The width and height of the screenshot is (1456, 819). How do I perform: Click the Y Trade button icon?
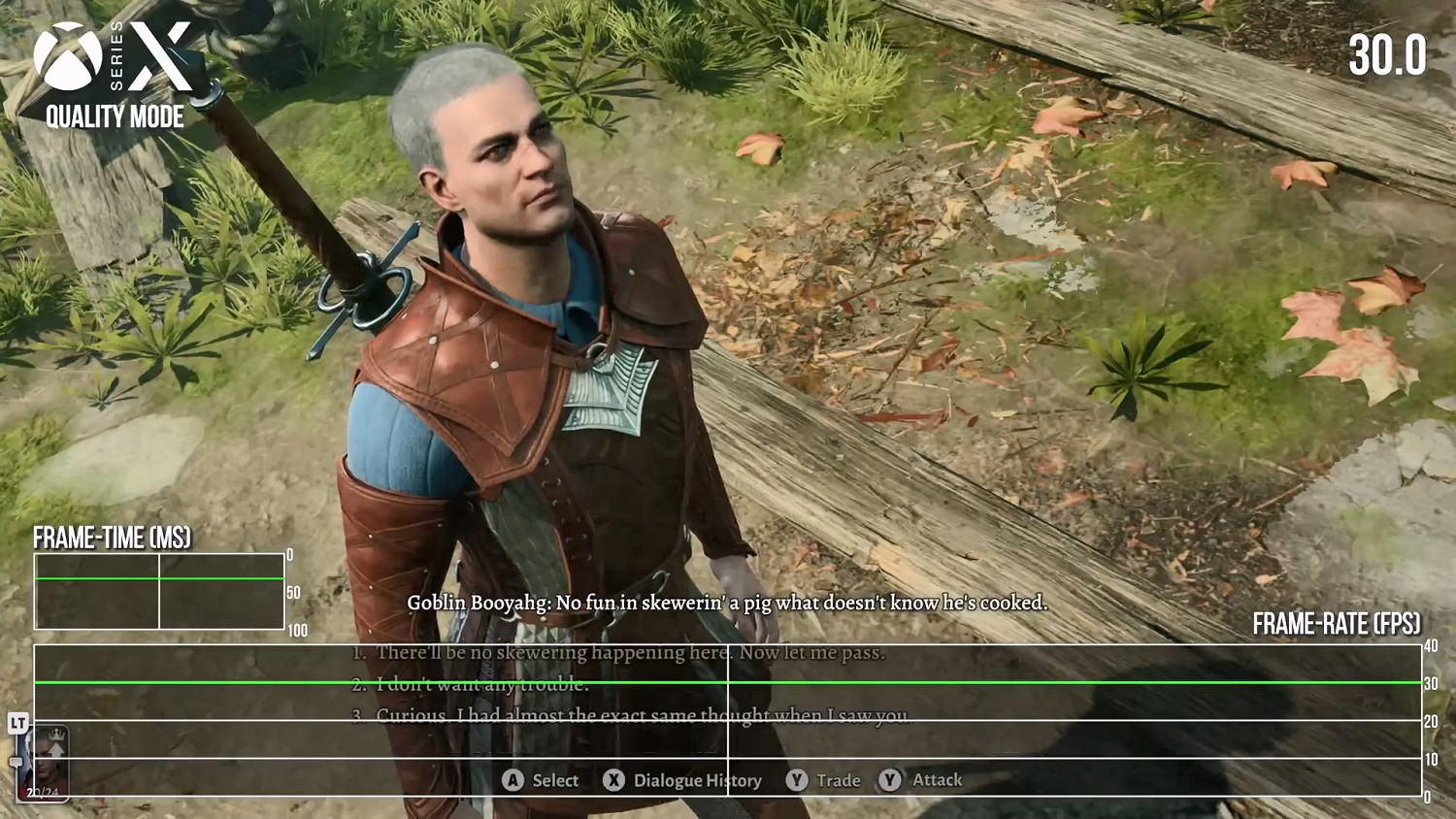coord(796,780)
